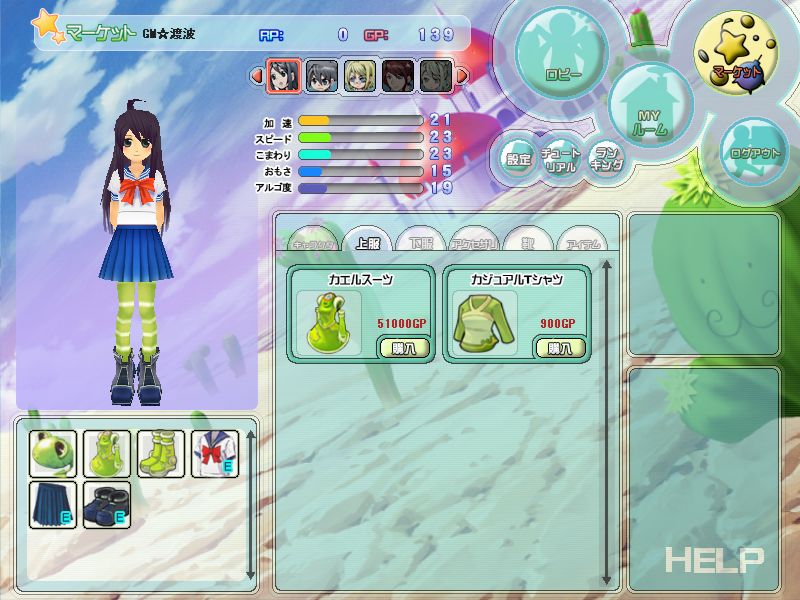Select the green frog boots slot
The image size is (800, 600).
click(161, 455)
